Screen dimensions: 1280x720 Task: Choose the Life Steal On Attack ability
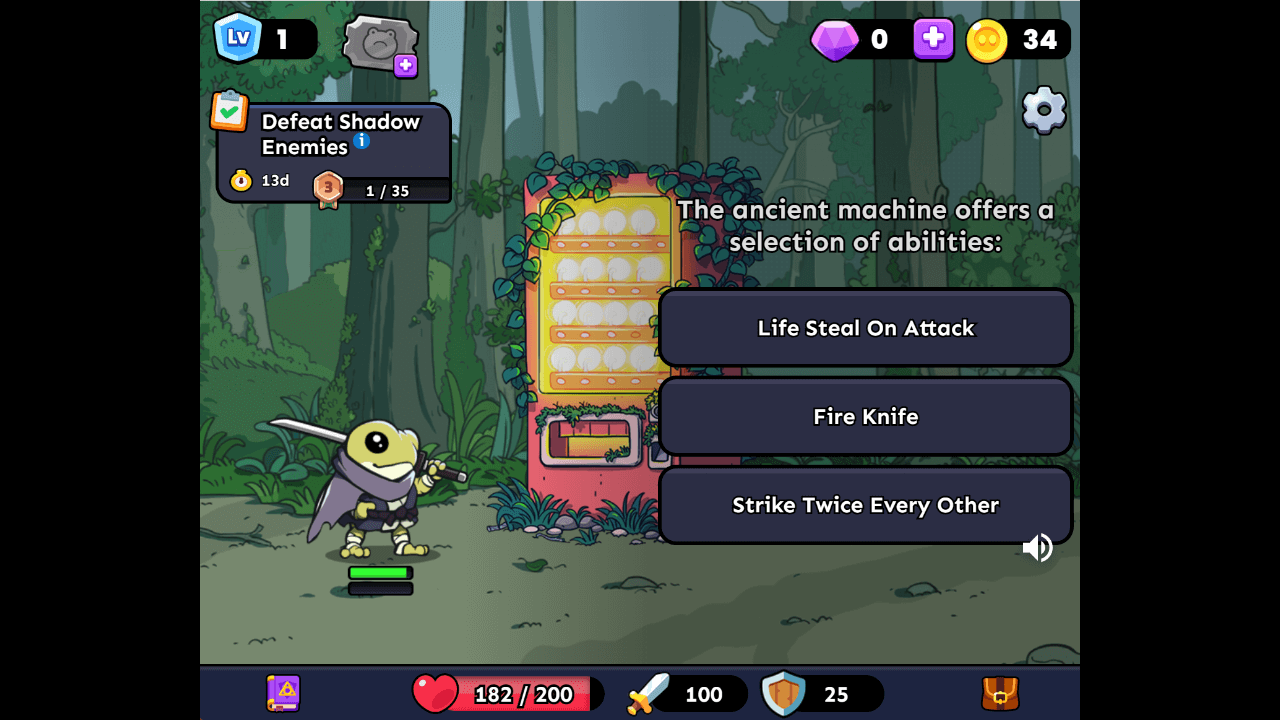865,328
